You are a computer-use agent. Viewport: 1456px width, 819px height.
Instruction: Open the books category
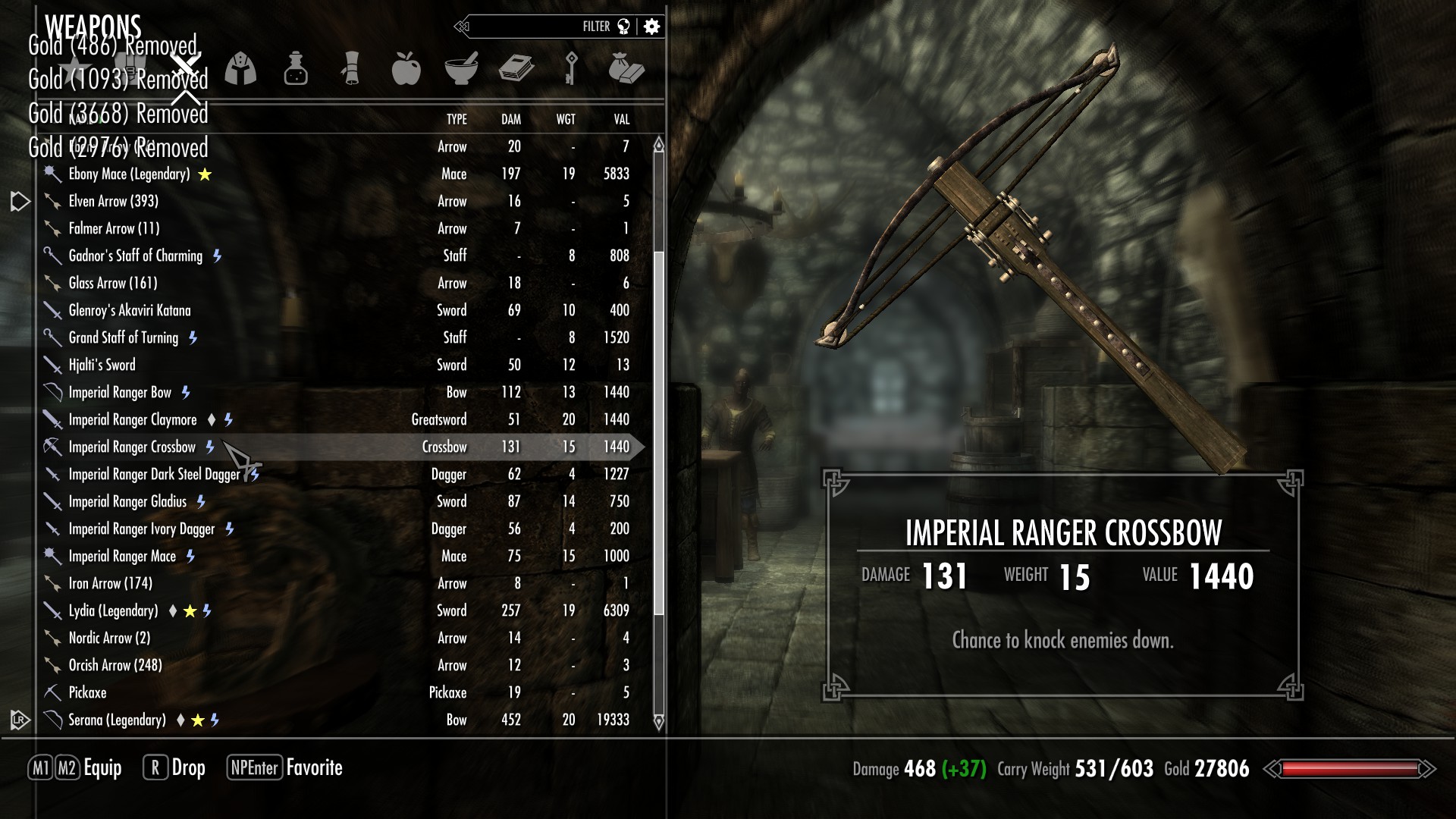(x=516, y=69)
